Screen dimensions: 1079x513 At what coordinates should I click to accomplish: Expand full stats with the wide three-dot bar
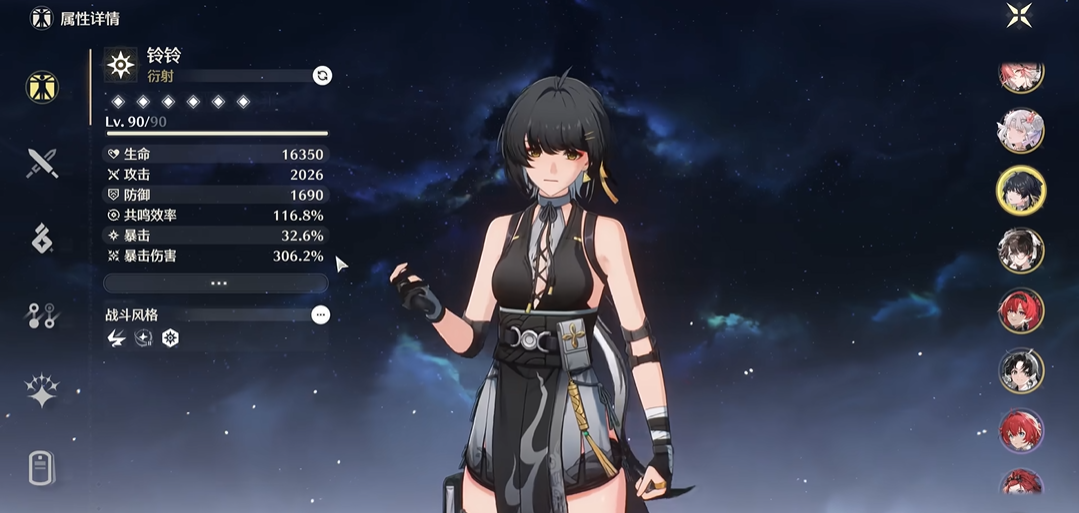(217, 283)
